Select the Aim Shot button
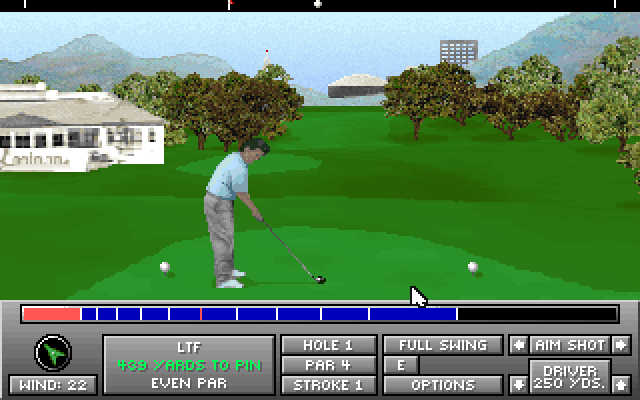Image resolution: width=640 pixels, height=400 pixels. click(x=569, y=345)
